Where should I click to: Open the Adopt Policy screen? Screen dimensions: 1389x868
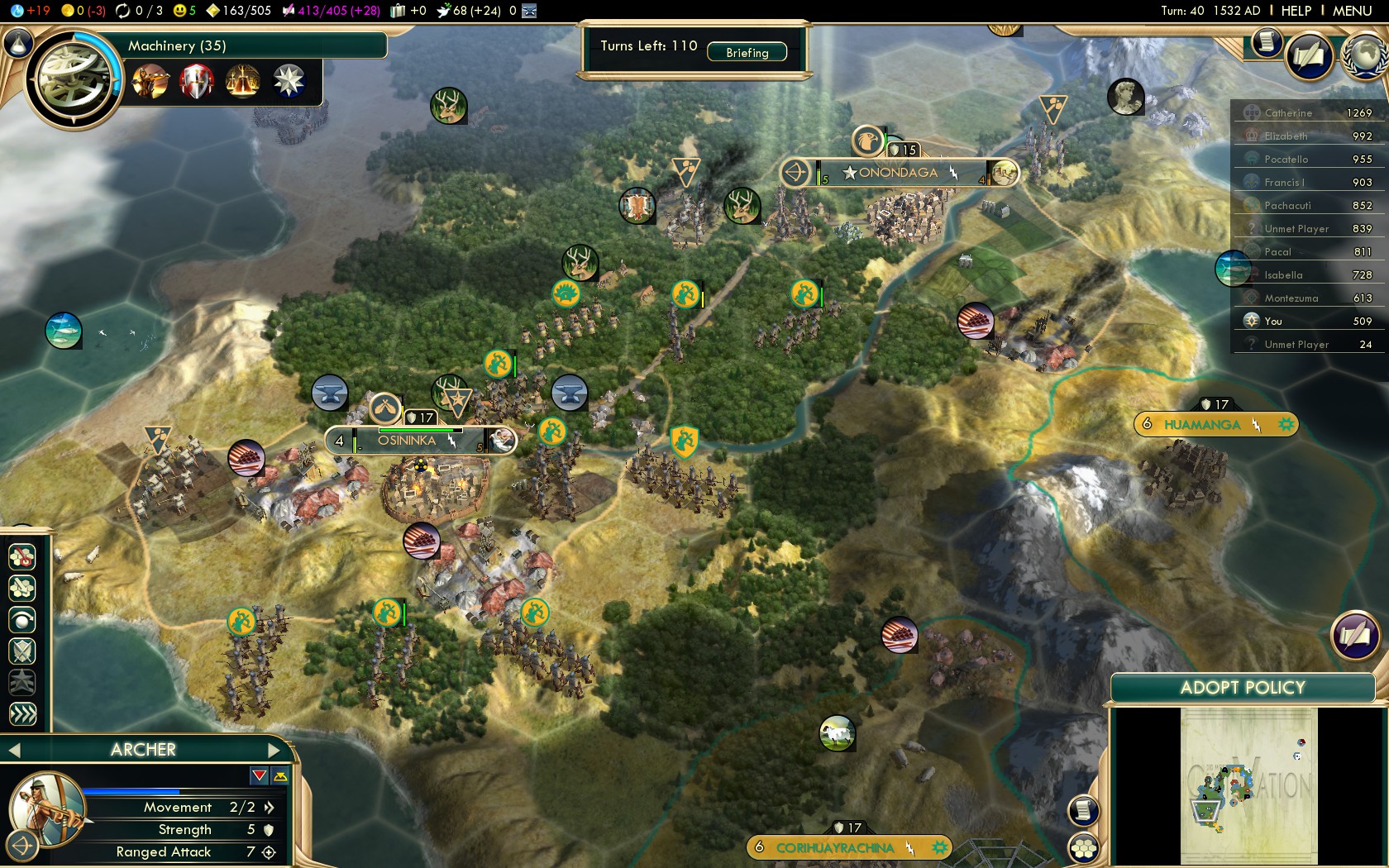tap(1242, 687)
